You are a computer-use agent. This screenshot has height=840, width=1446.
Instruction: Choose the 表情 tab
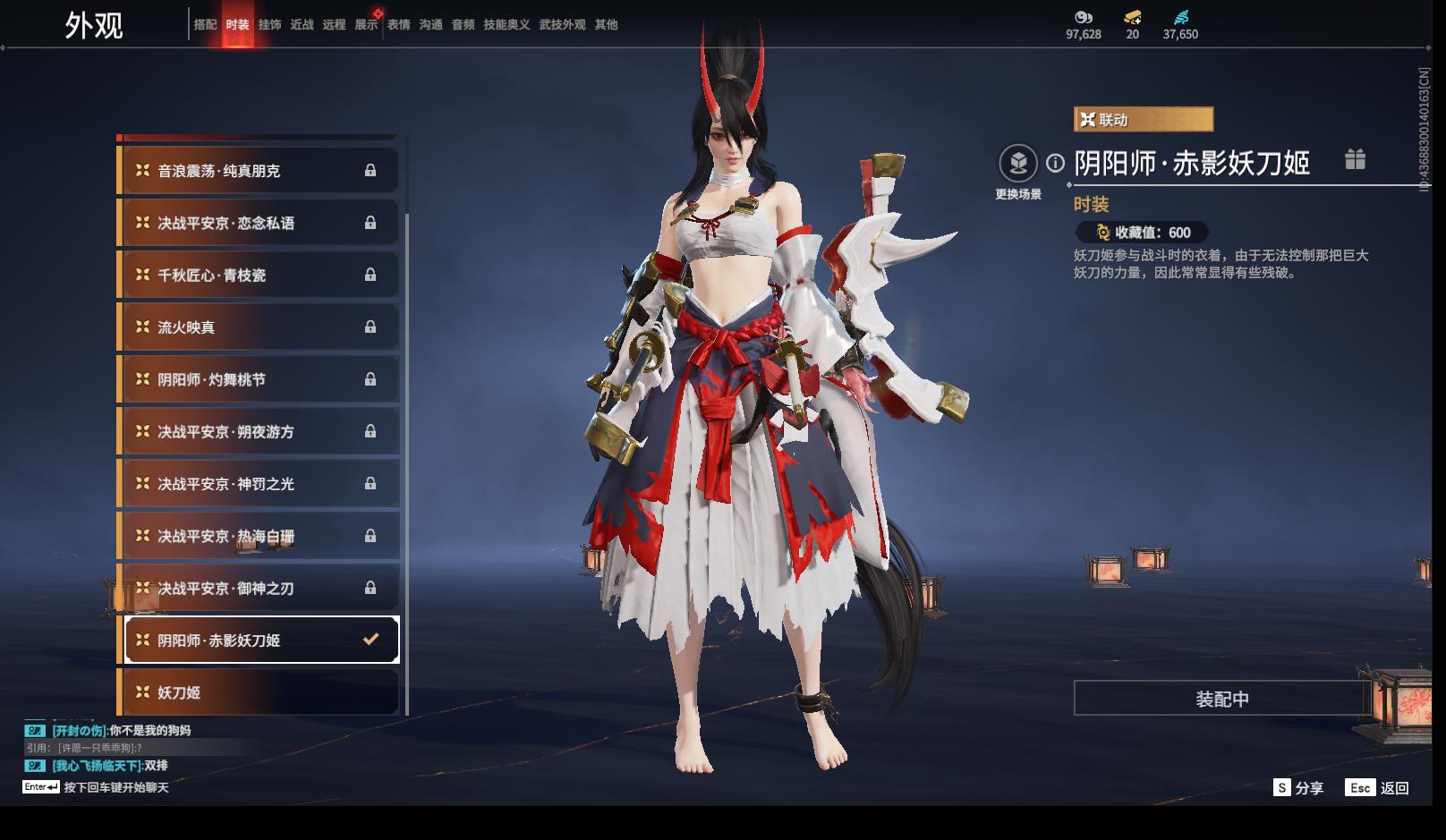point(398,25)
